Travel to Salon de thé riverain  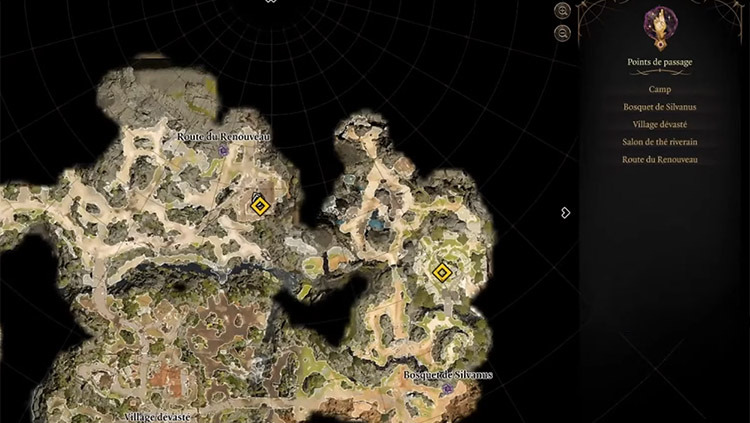tap(659, 142)
